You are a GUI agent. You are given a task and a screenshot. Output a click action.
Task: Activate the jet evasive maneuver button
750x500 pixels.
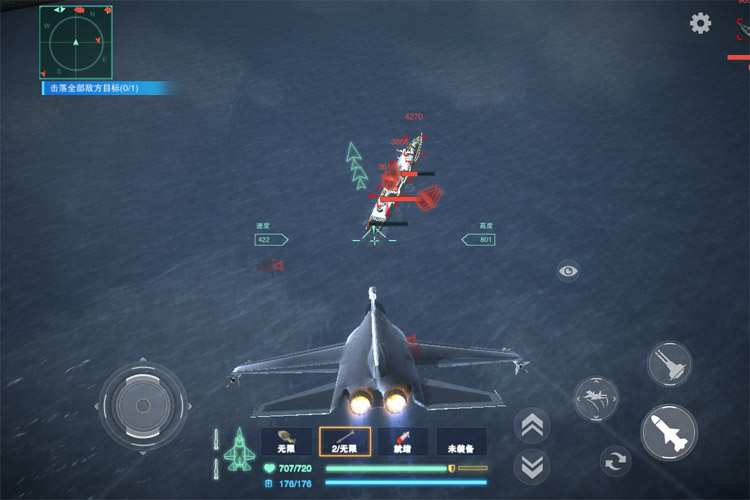(595, 398)
